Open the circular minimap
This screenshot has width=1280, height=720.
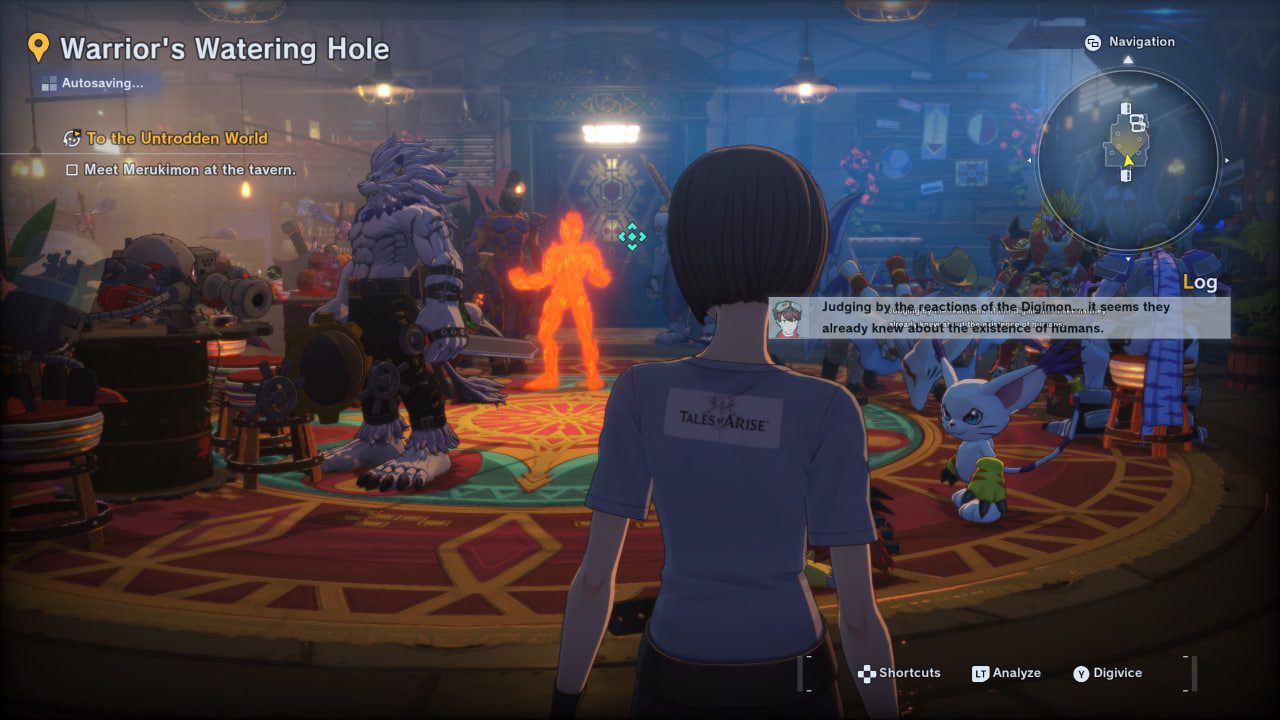pos(1128,160)
